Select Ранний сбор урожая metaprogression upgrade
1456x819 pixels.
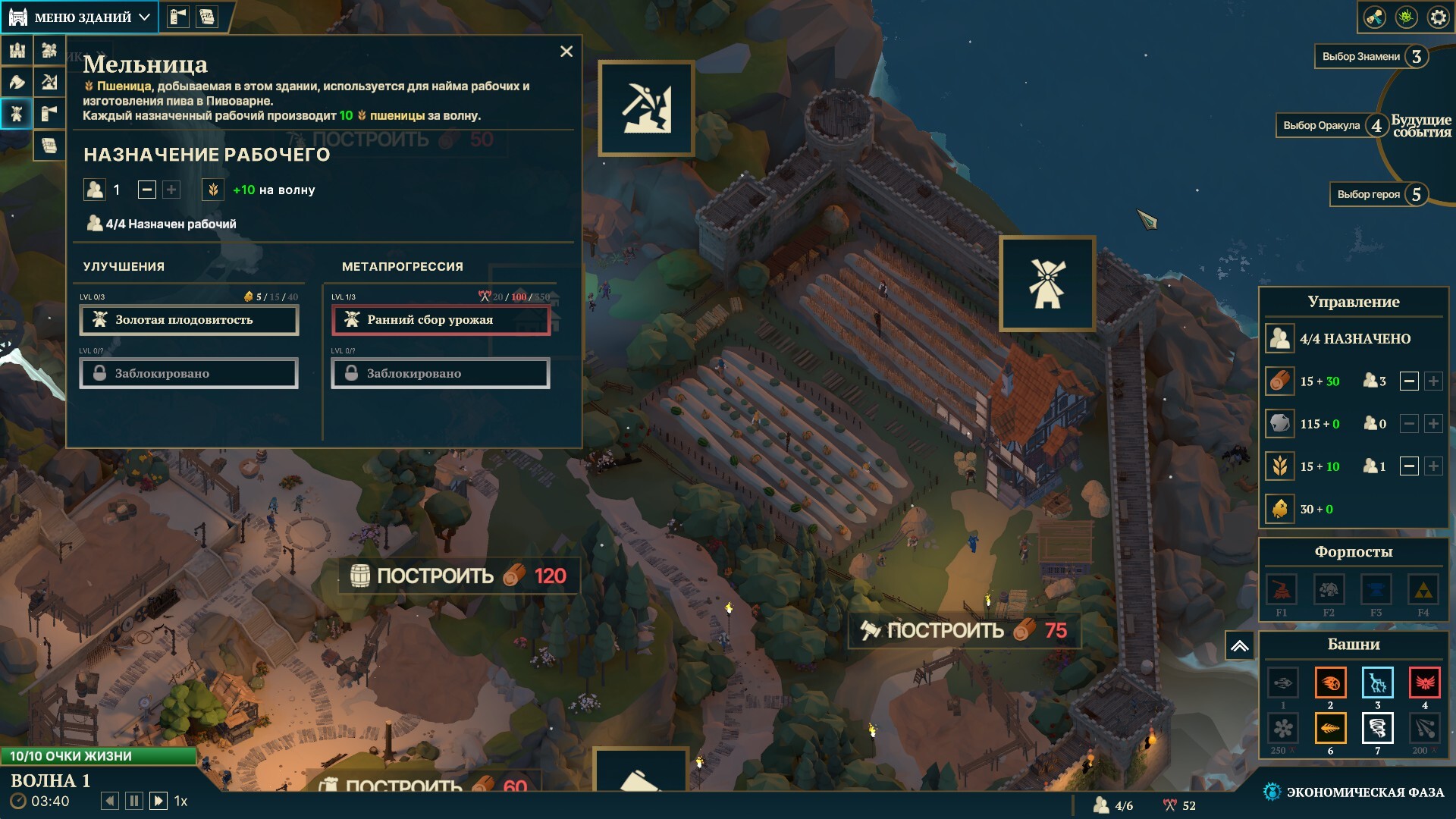pos(441,320)
